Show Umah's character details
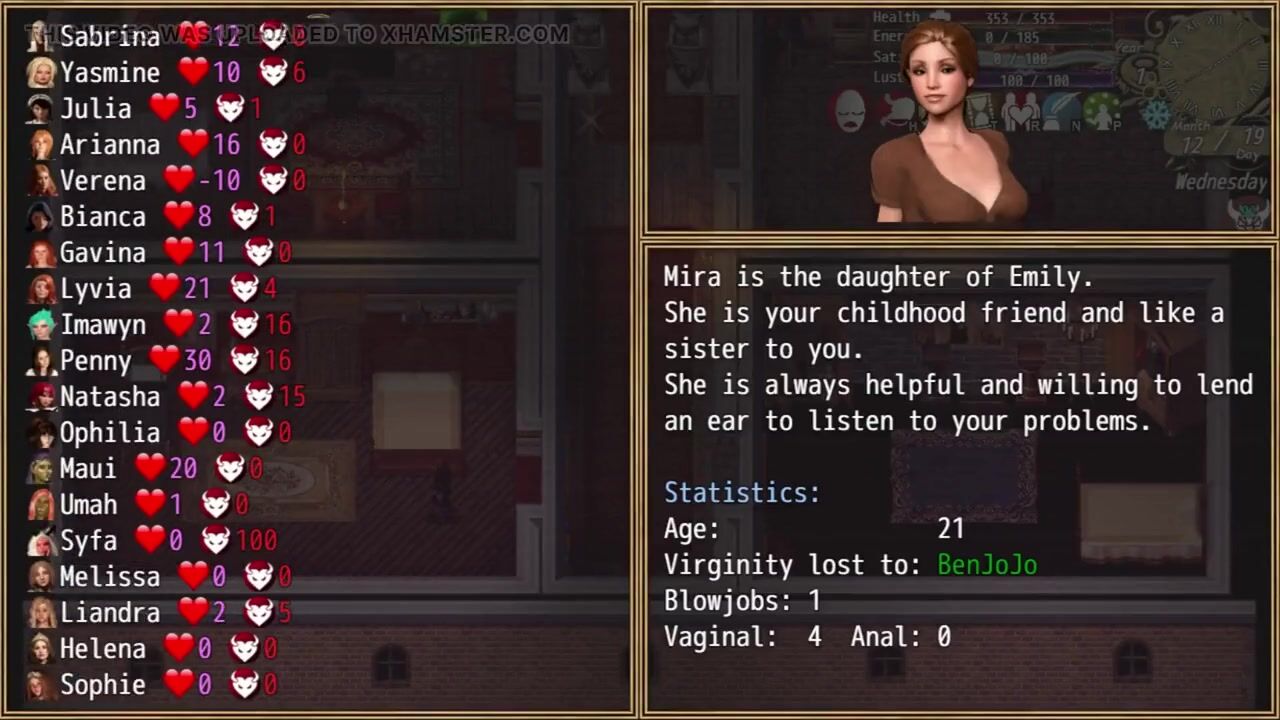Screen dimensions: 1280x720 pyautogui.click(x=88, y=505)
